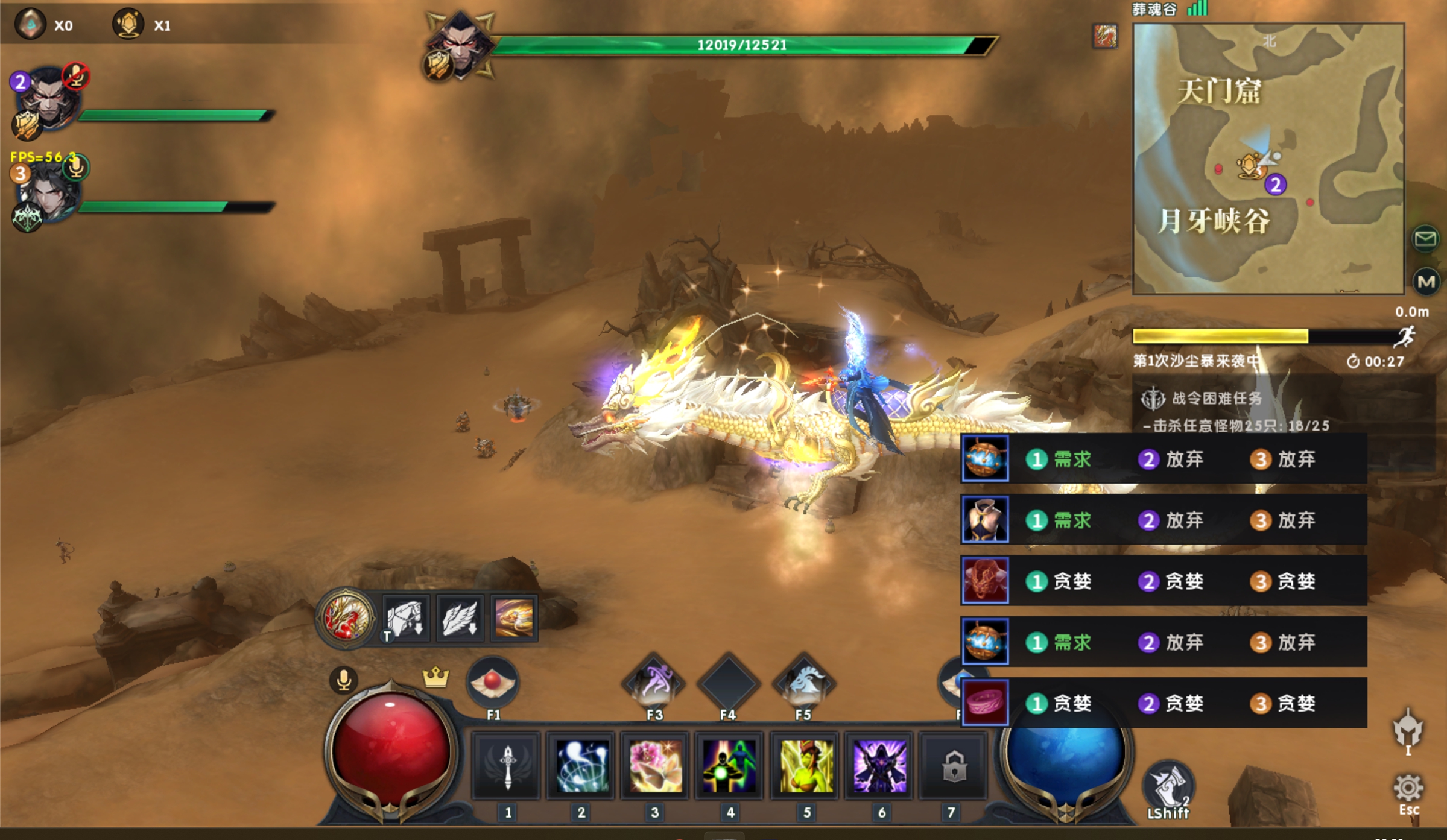The height and width of the screenshot is (840, 1447).
Task: Activate the LShift dodge skill
Action: [1168, 786]
